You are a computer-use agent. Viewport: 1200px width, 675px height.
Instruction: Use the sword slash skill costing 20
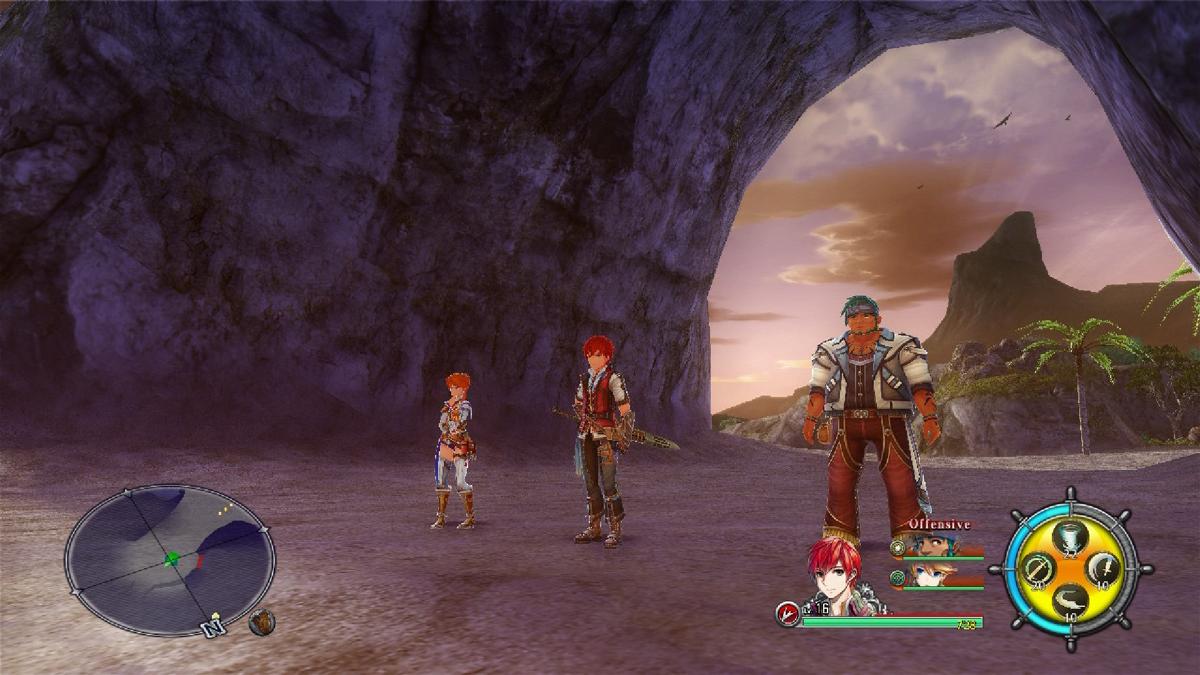(1038, 569)
